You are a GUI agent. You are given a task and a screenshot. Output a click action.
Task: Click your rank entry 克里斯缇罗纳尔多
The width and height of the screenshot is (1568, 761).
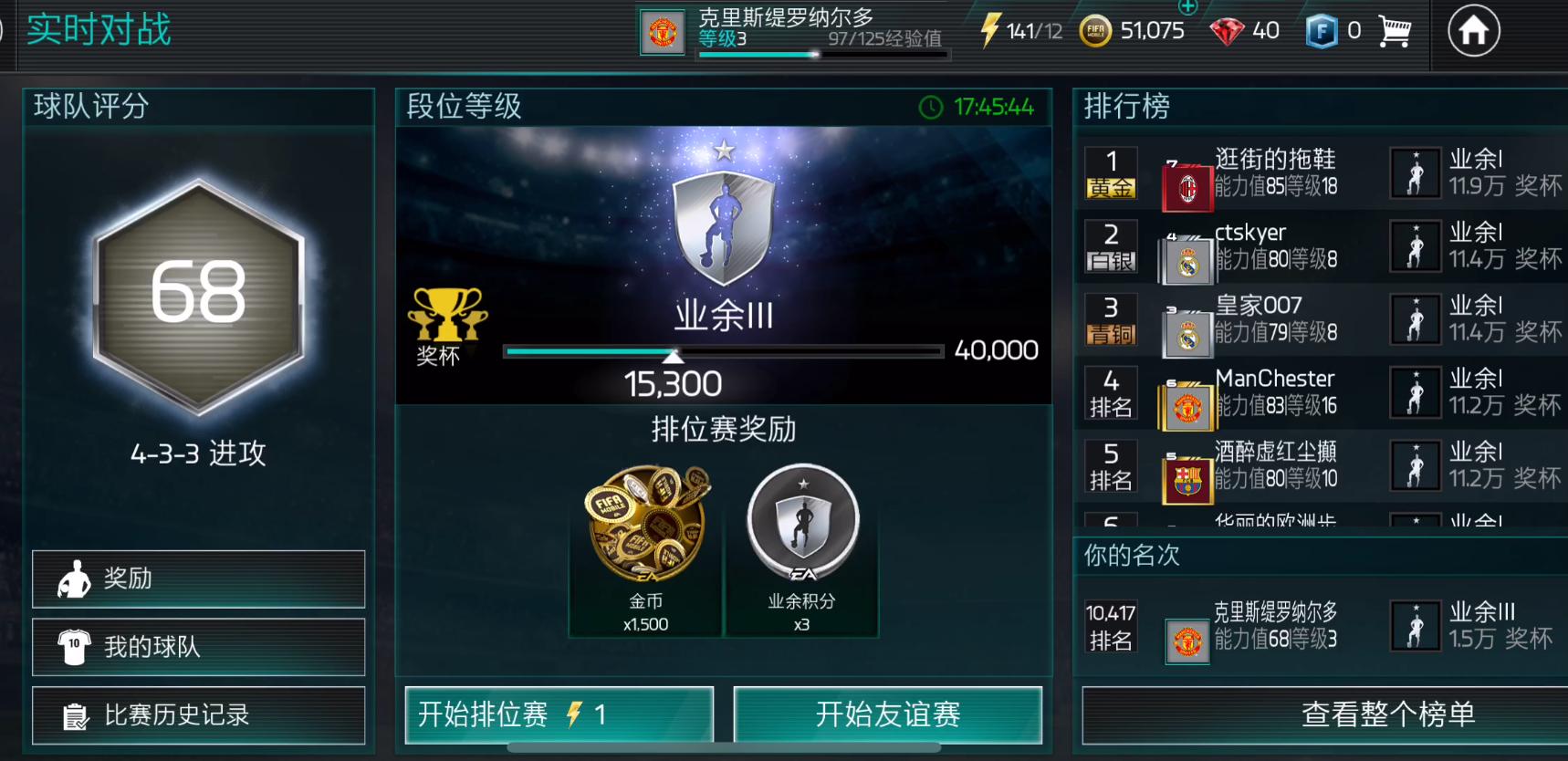1273,629
